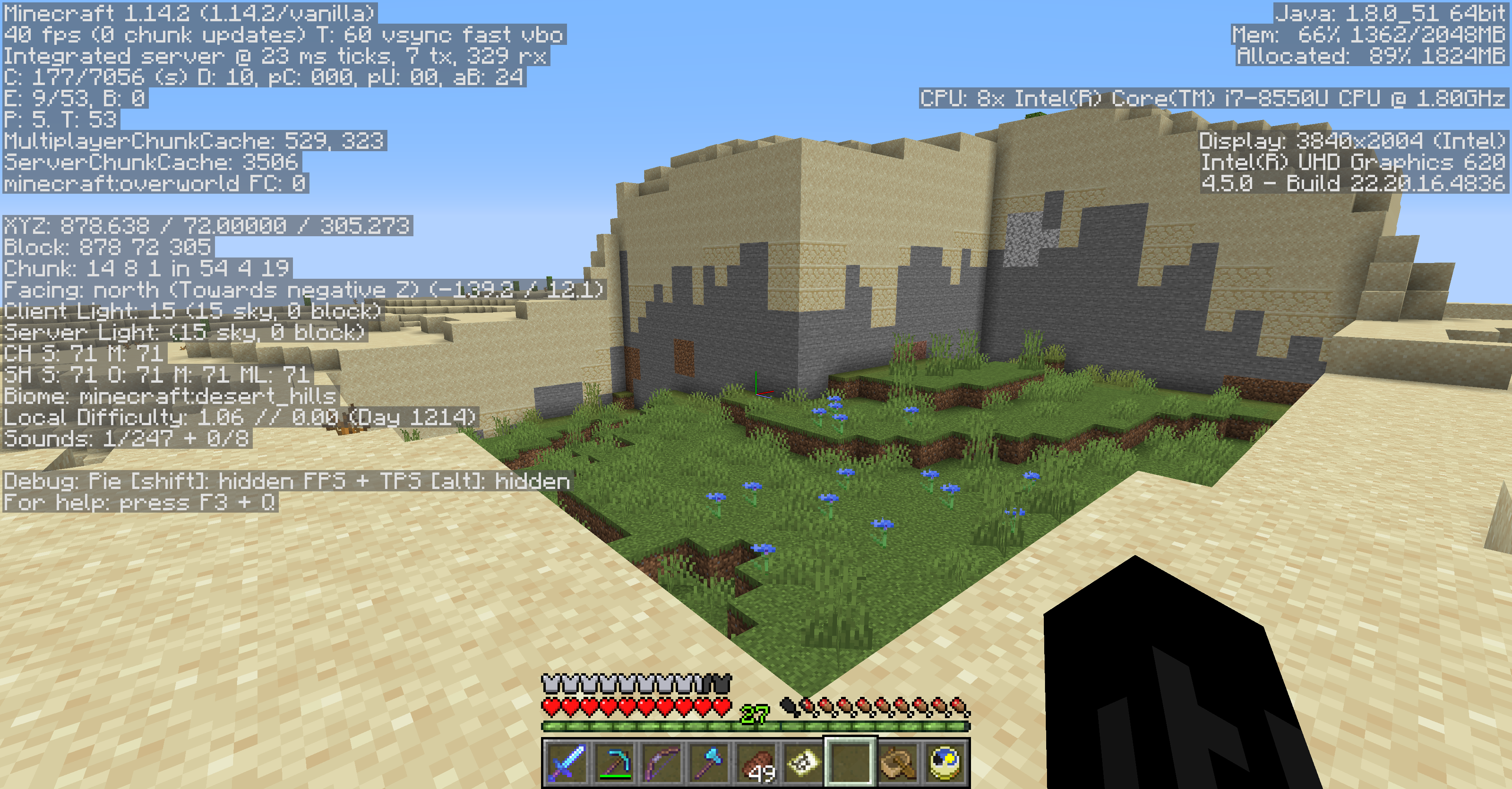1512x789 pixels.
Task: Select the enchanted diamond sword slot
Action: [567, 762]
